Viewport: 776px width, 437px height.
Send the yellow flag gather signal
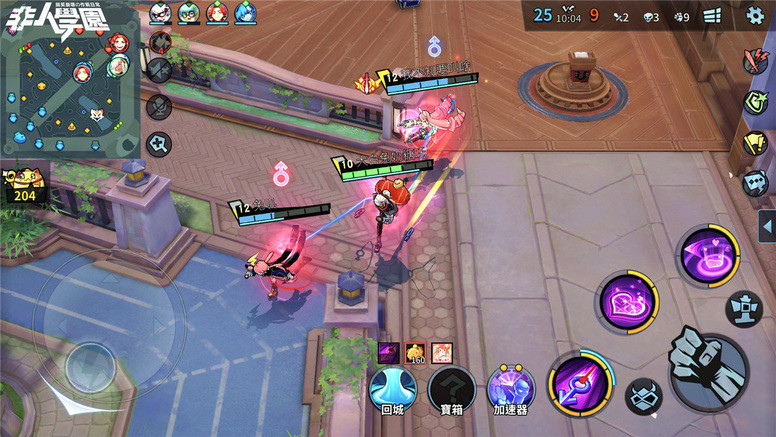755,143
